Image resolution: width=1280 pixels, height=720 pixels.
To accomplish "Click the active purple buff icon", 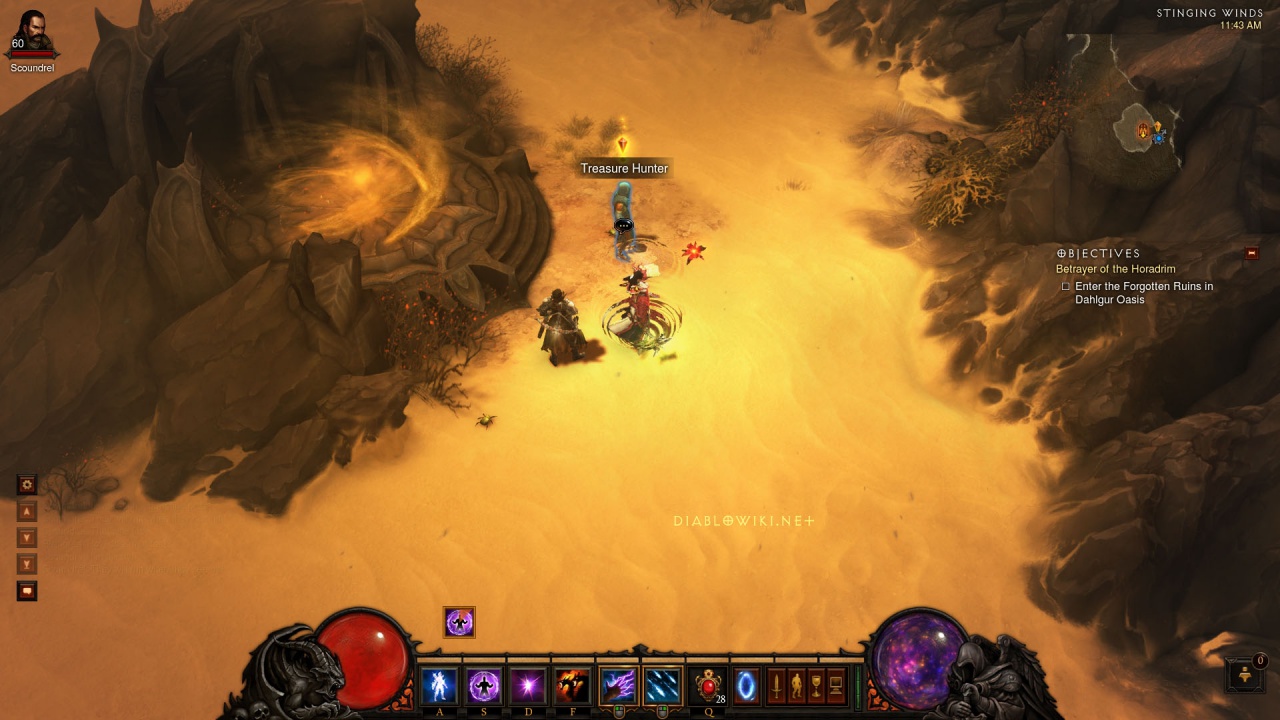I will pyautogui.click(x=460, y=622).
